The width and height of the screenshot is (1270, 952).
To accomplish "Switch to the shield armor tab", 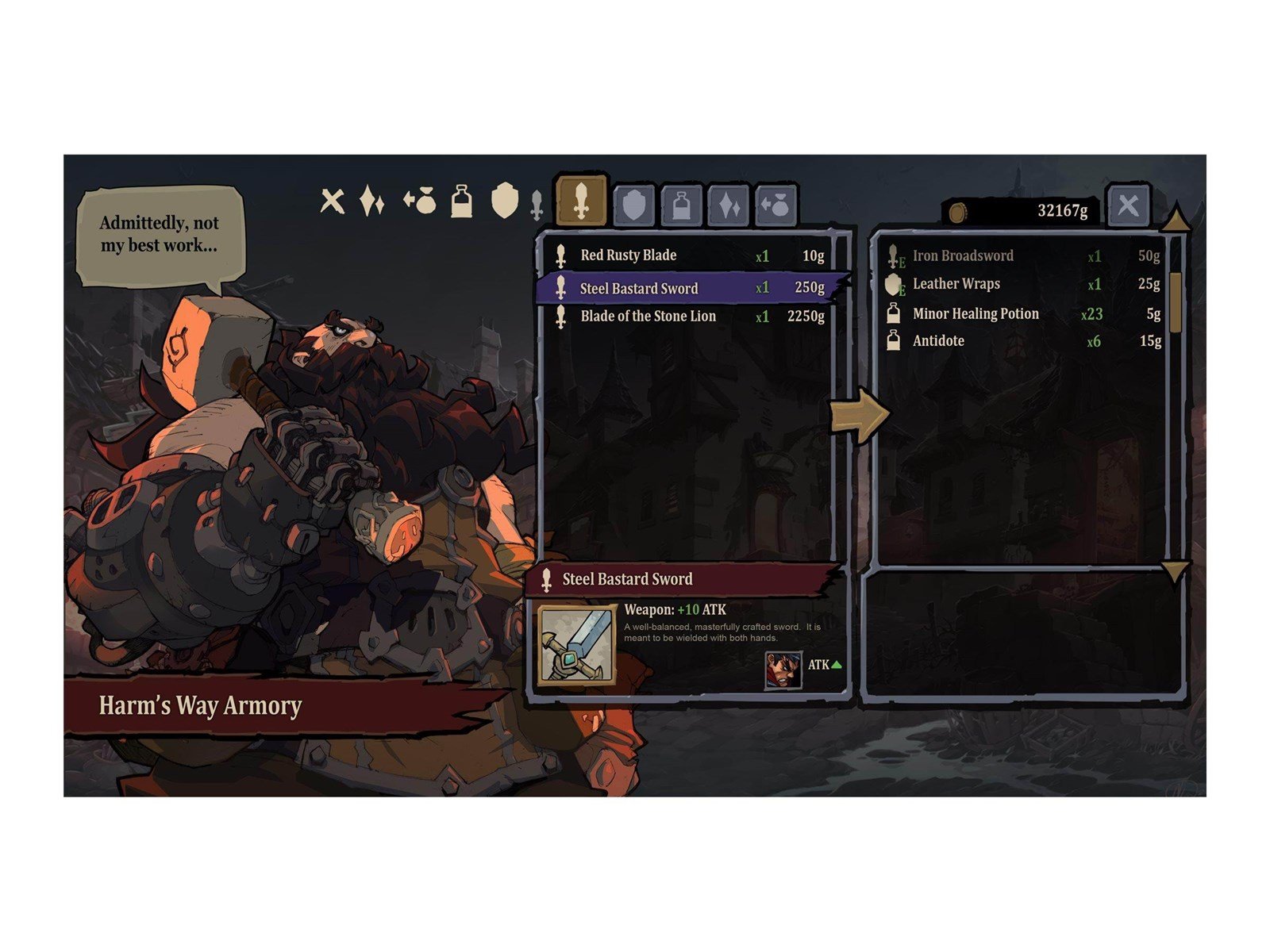I will [634, 206].
